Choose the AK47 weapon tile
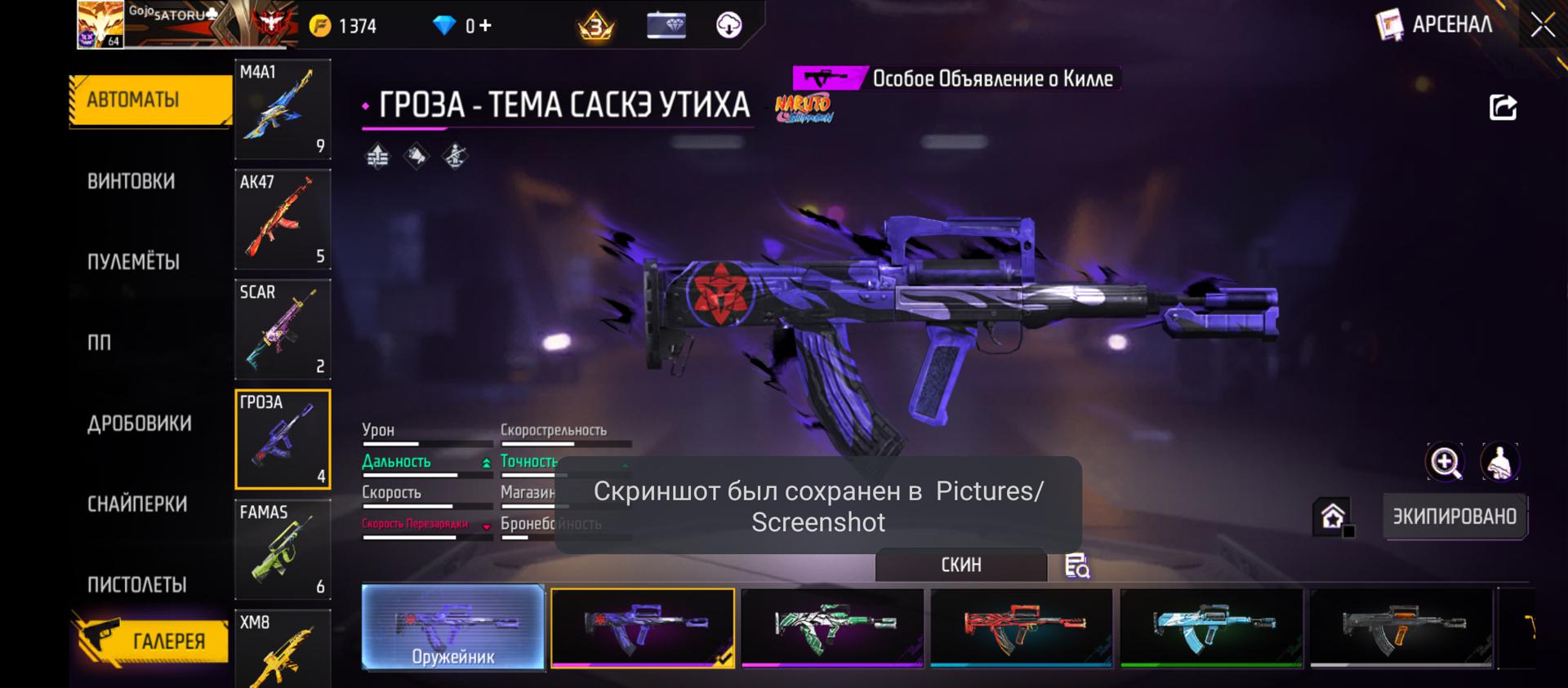 [283, 220]
